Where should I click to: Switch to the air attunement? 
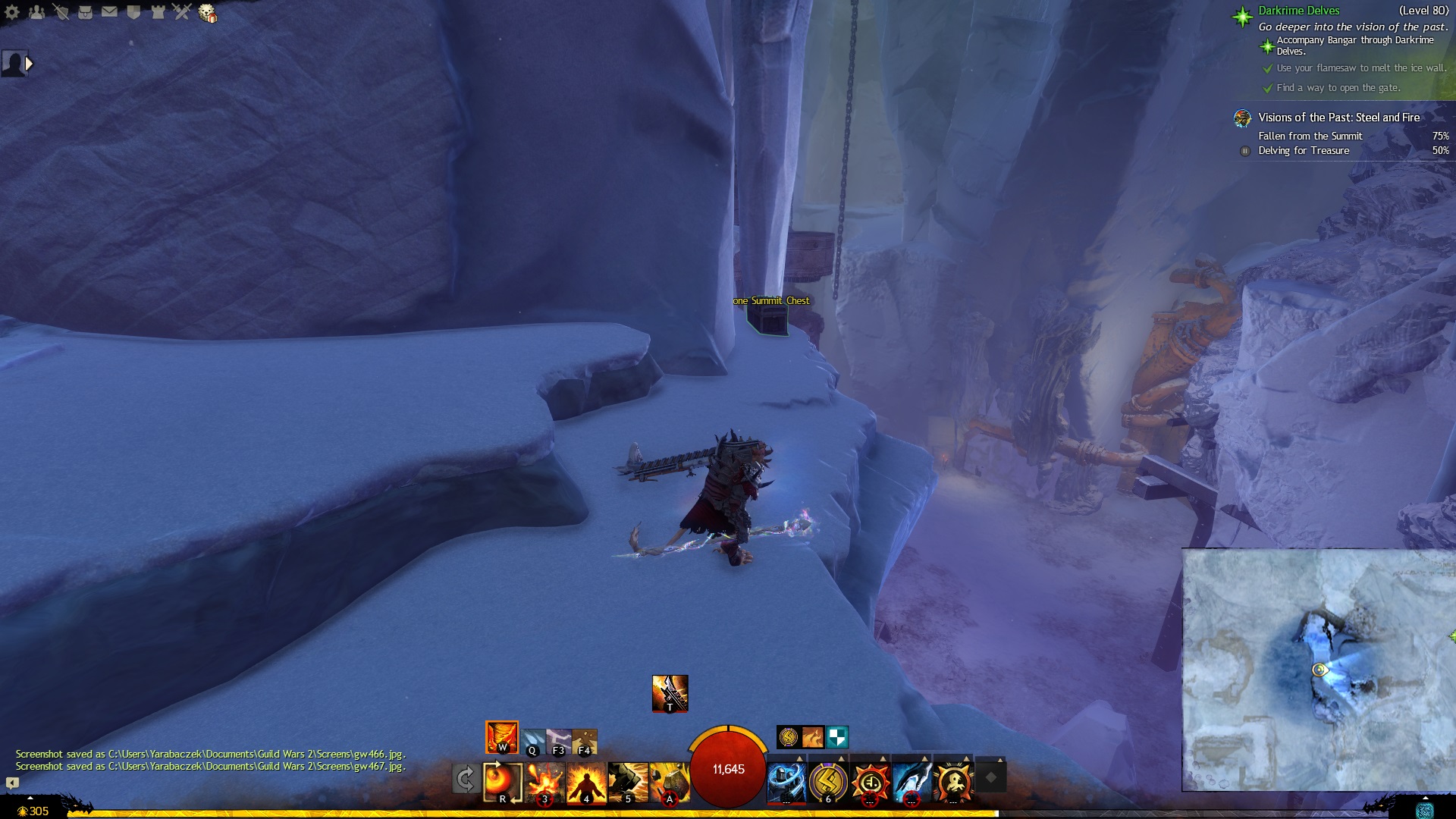click(x=558, y=741)
